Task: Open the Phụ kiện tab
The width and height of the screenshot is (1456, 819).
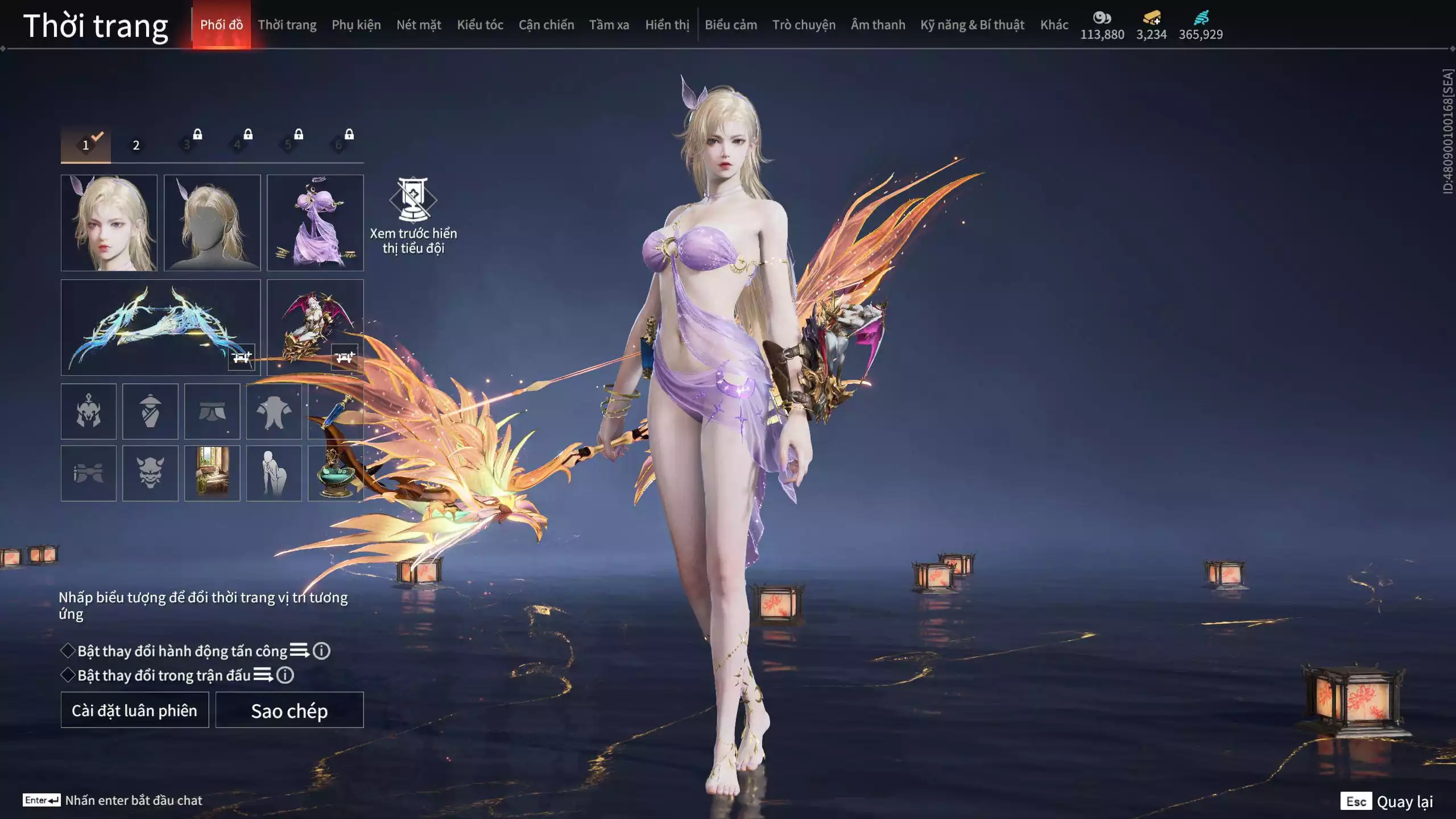Action: tap(356, 25)
